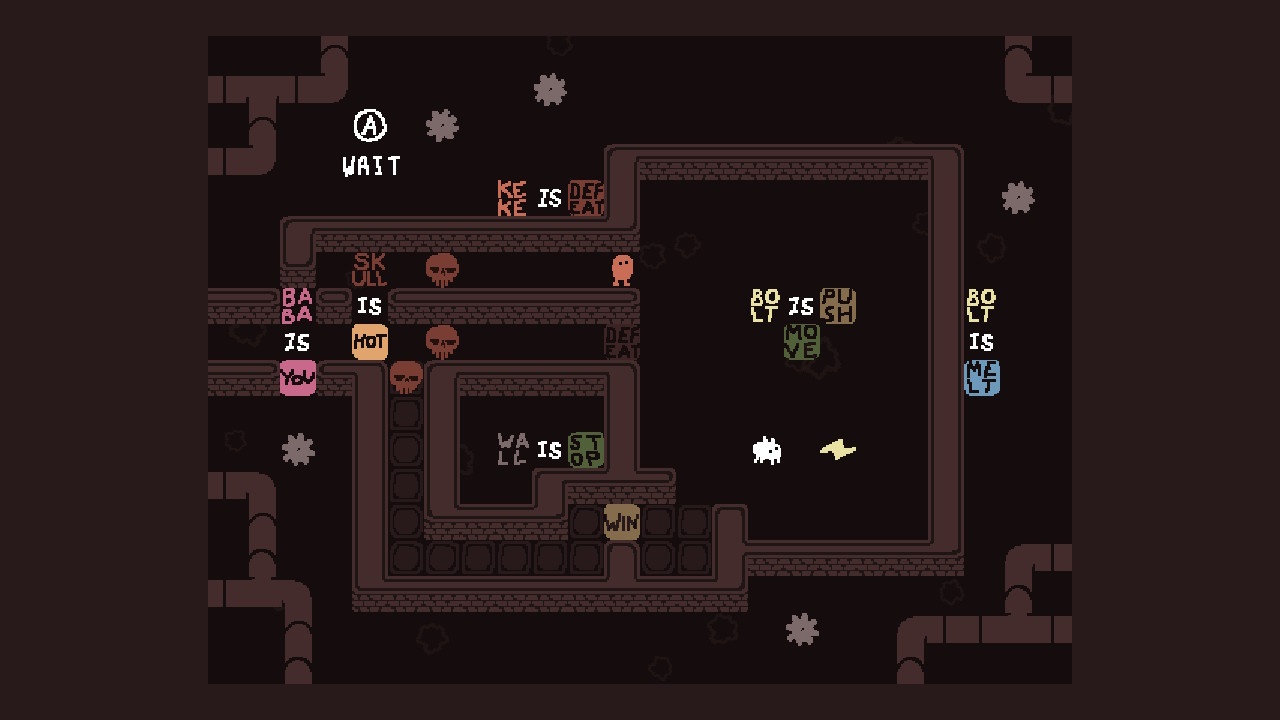Click the gold WIN block
The image size is (1280, 720).
621,521
